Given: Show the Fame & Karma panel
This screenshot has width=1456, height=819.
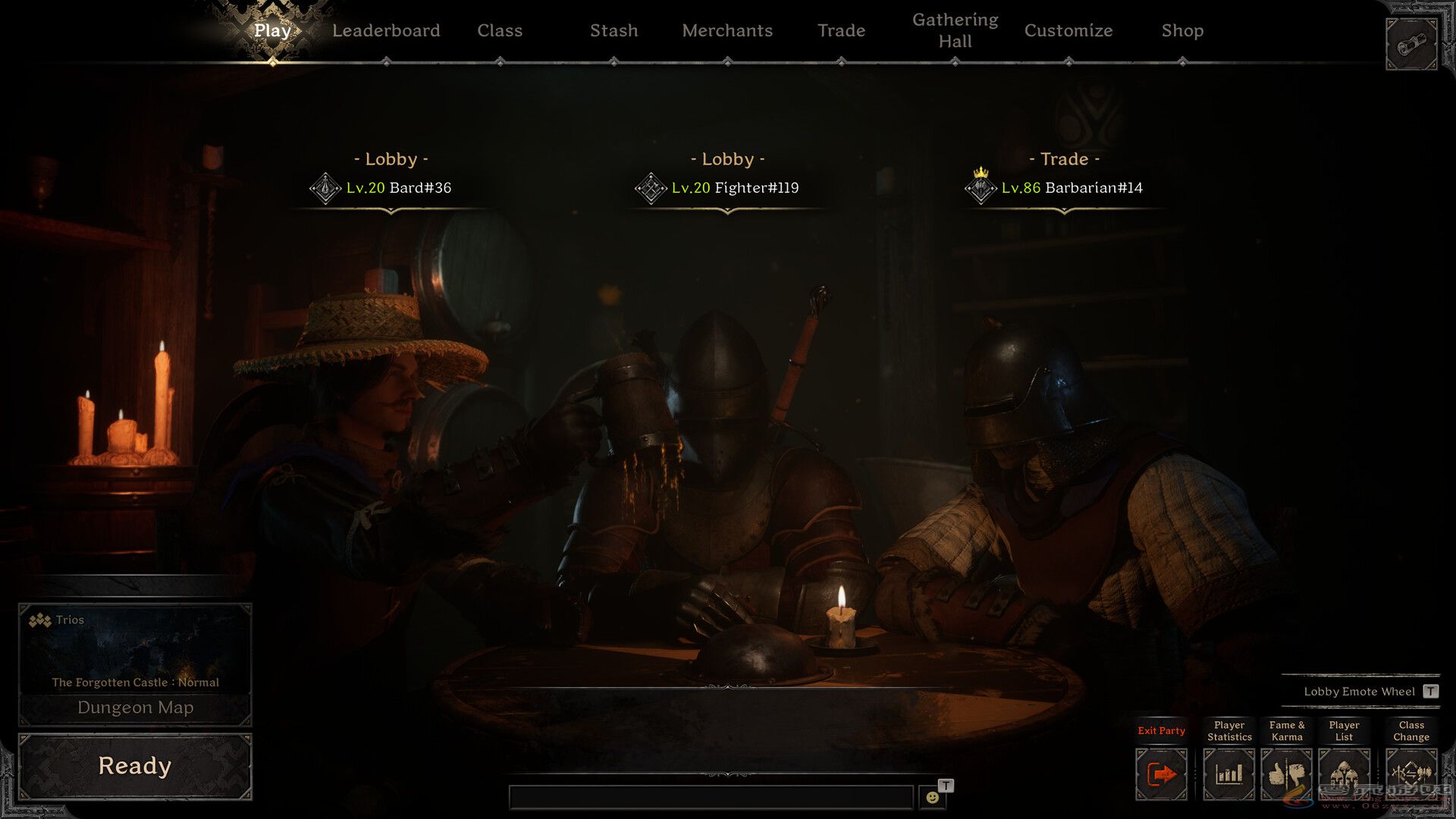Looking at the screenshot, I should point(1286,774).
